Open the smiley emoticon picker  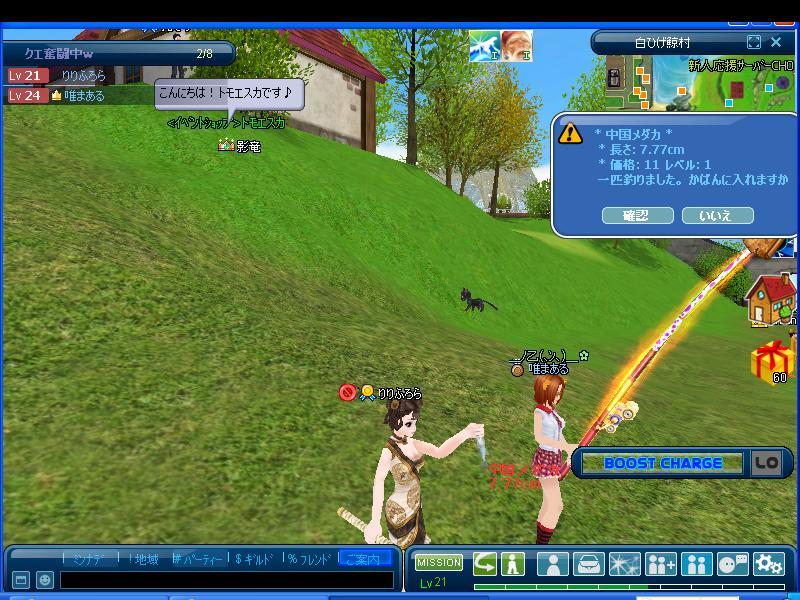(45, 579)
